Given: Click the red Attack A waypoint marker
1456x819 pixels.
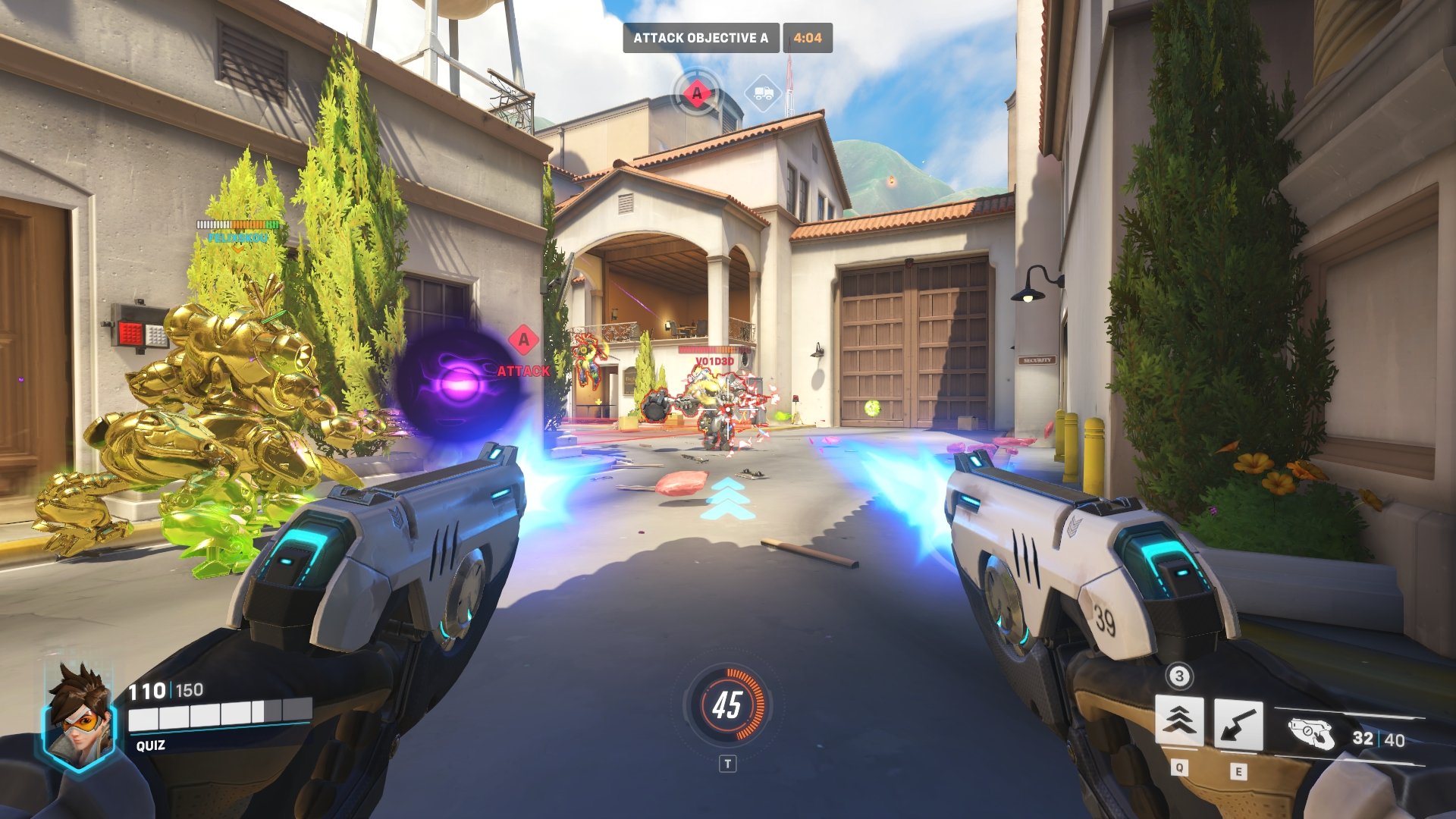Looking at the screenshot, I should point(523,340).
